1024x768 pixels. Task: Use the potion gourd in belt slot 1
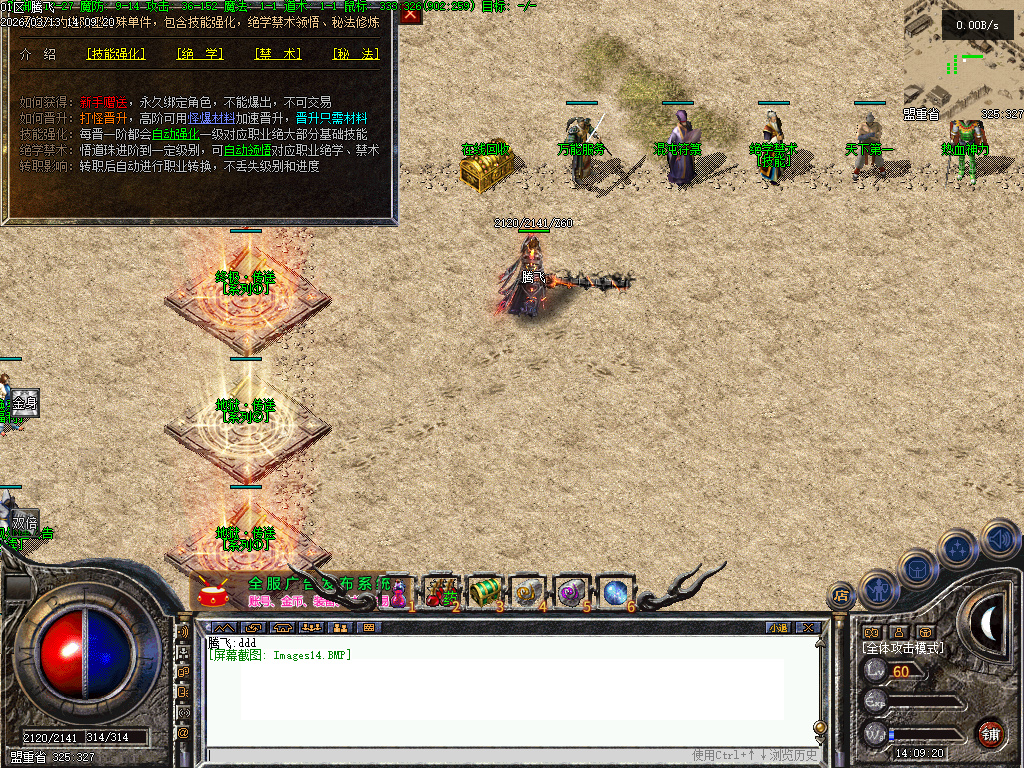click(x=398, y=591)
